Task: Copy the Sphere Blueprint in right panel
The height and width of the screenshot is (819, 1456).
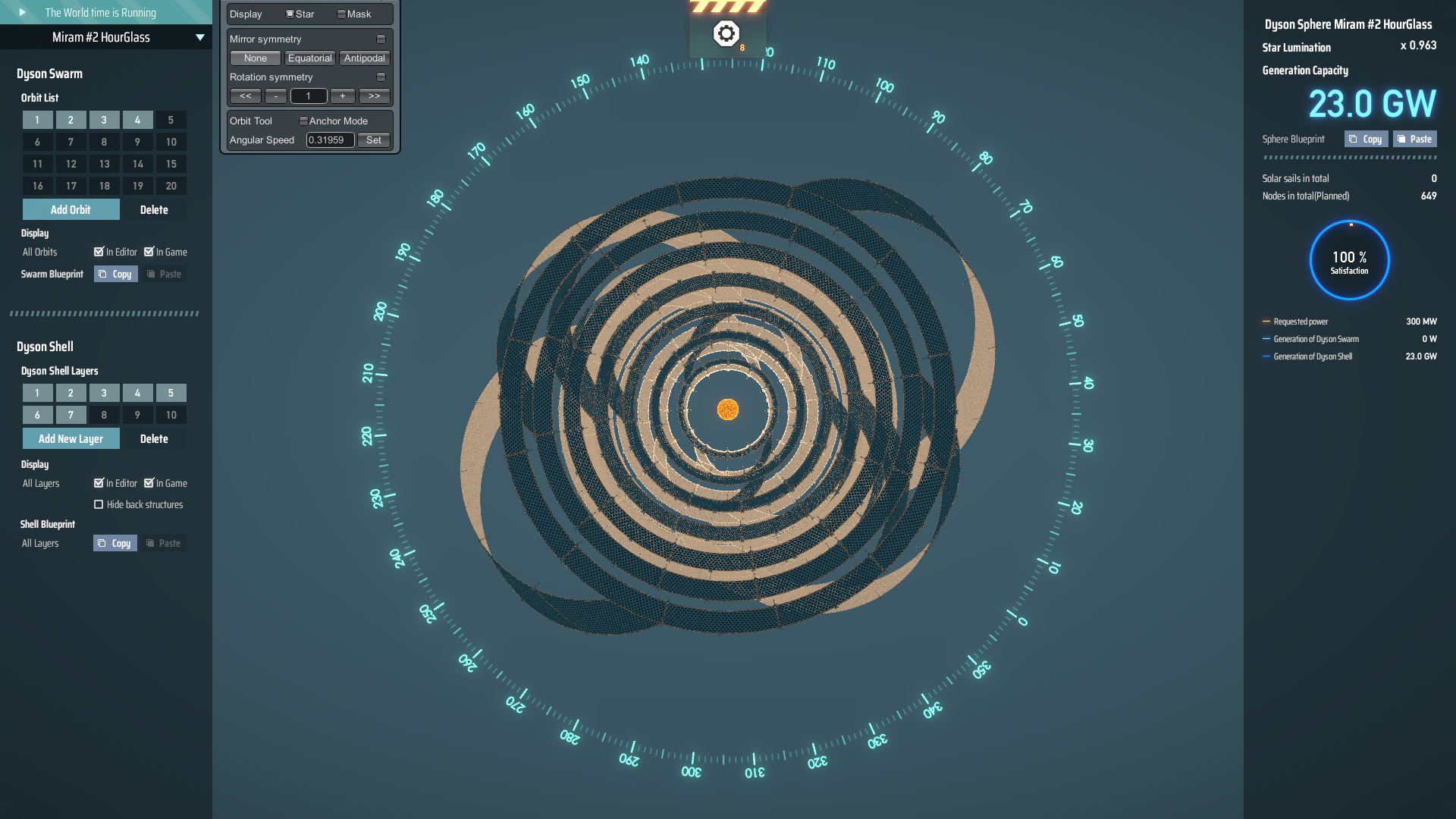Action: click(1365, 139)
